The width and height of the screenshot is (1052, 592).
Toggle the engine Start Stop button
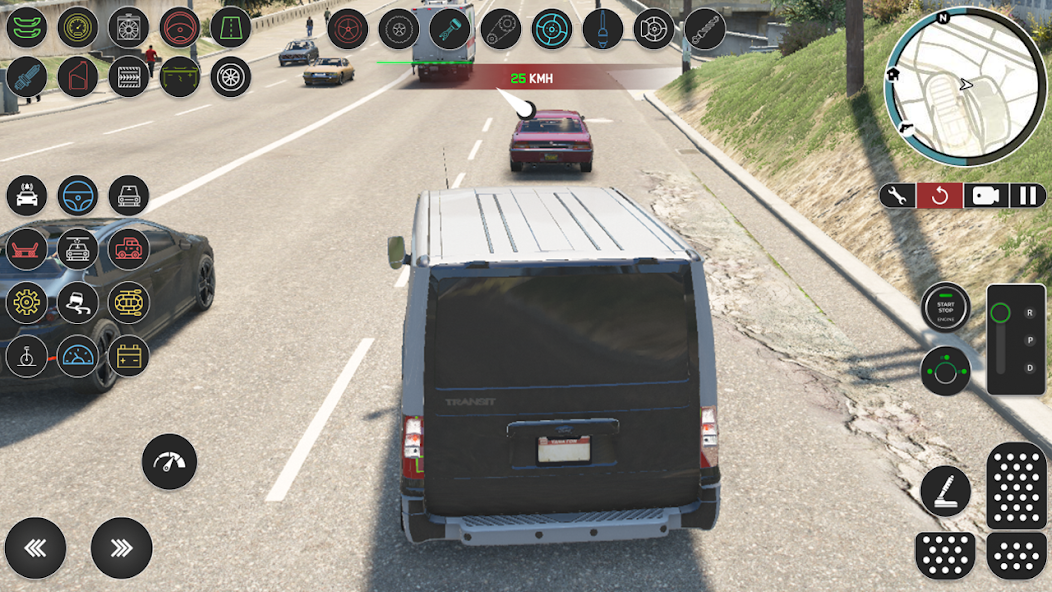(x=945, y=308)
